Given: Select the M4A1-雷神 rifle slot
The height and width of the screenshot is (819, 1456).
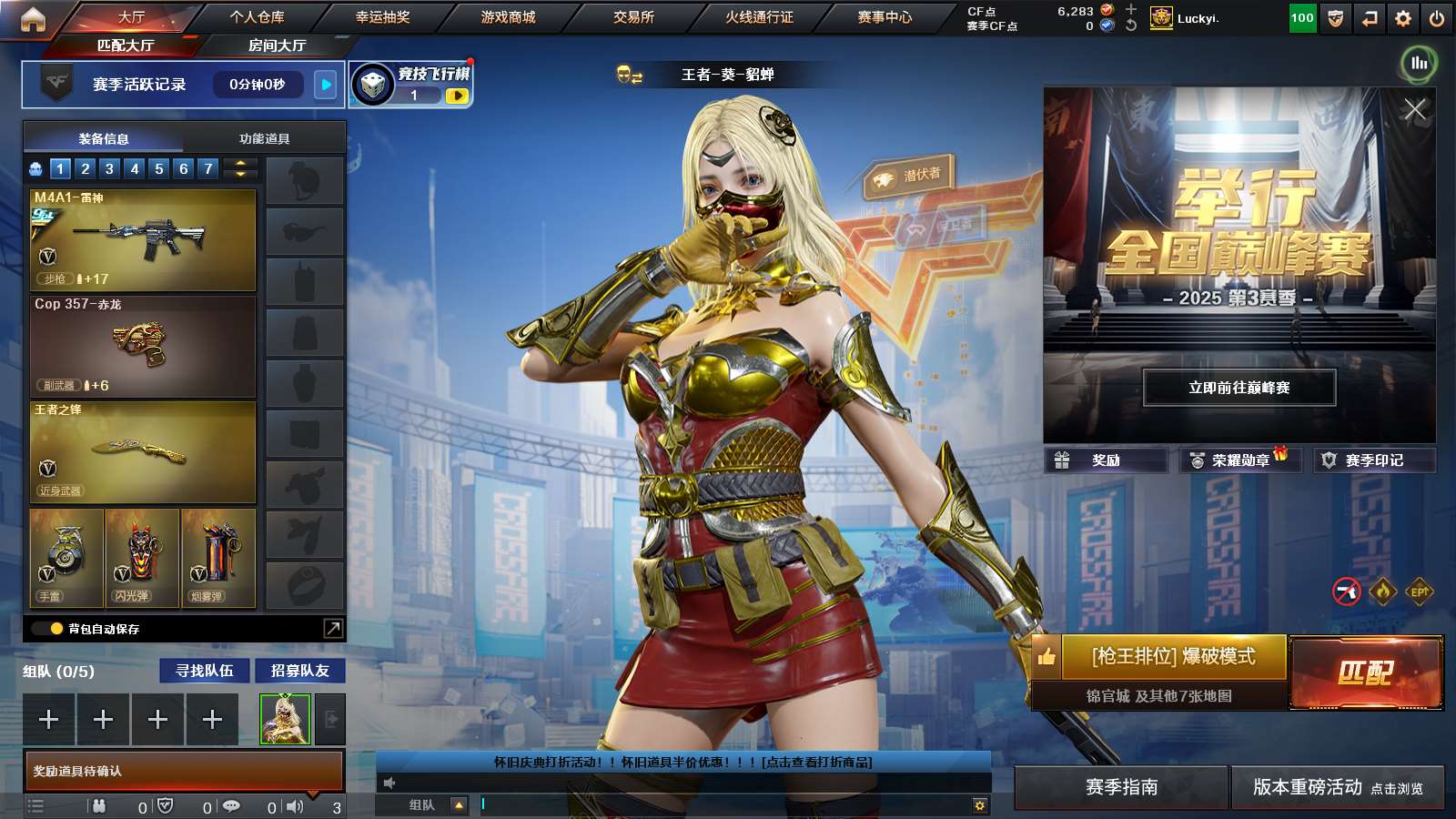Looking at the screenshot, I should 143,240.
